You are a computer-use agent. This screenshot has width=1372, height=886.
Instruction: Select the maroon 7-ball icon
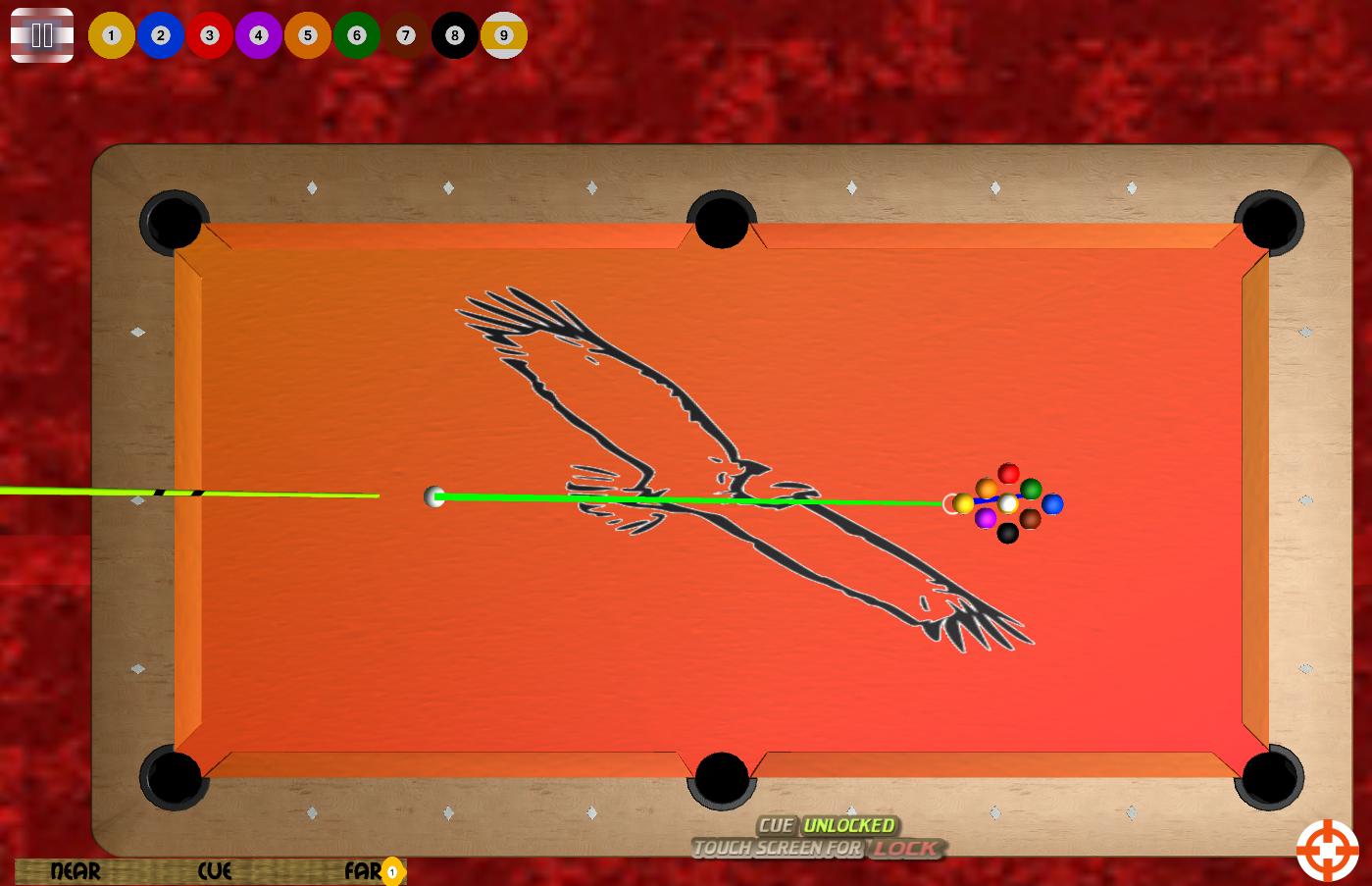point(405,35)
